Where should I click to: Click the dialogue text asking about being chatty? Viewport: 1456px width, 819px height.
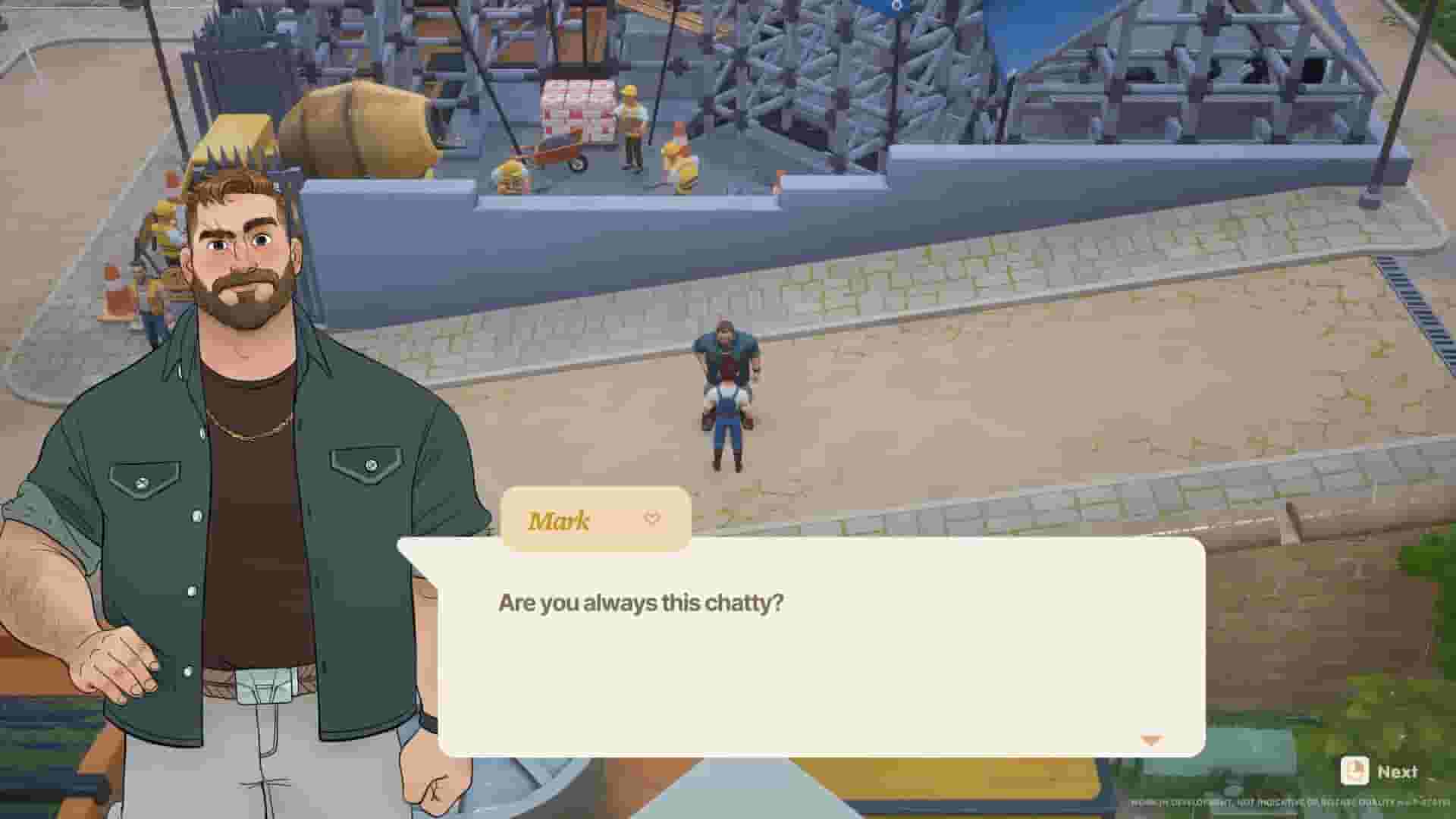click(x=641, y=603)
